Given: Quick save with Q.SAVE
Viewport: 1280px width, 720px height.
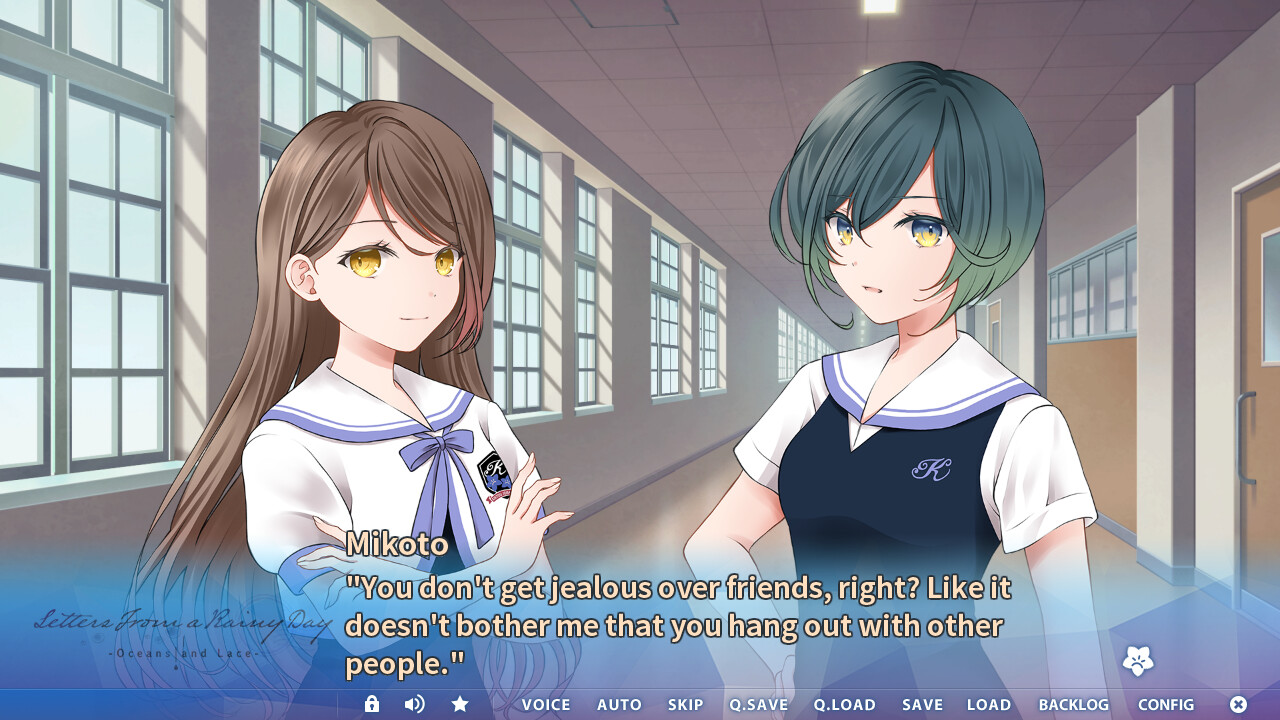Looking at the screenshot, I should (758, 705).
